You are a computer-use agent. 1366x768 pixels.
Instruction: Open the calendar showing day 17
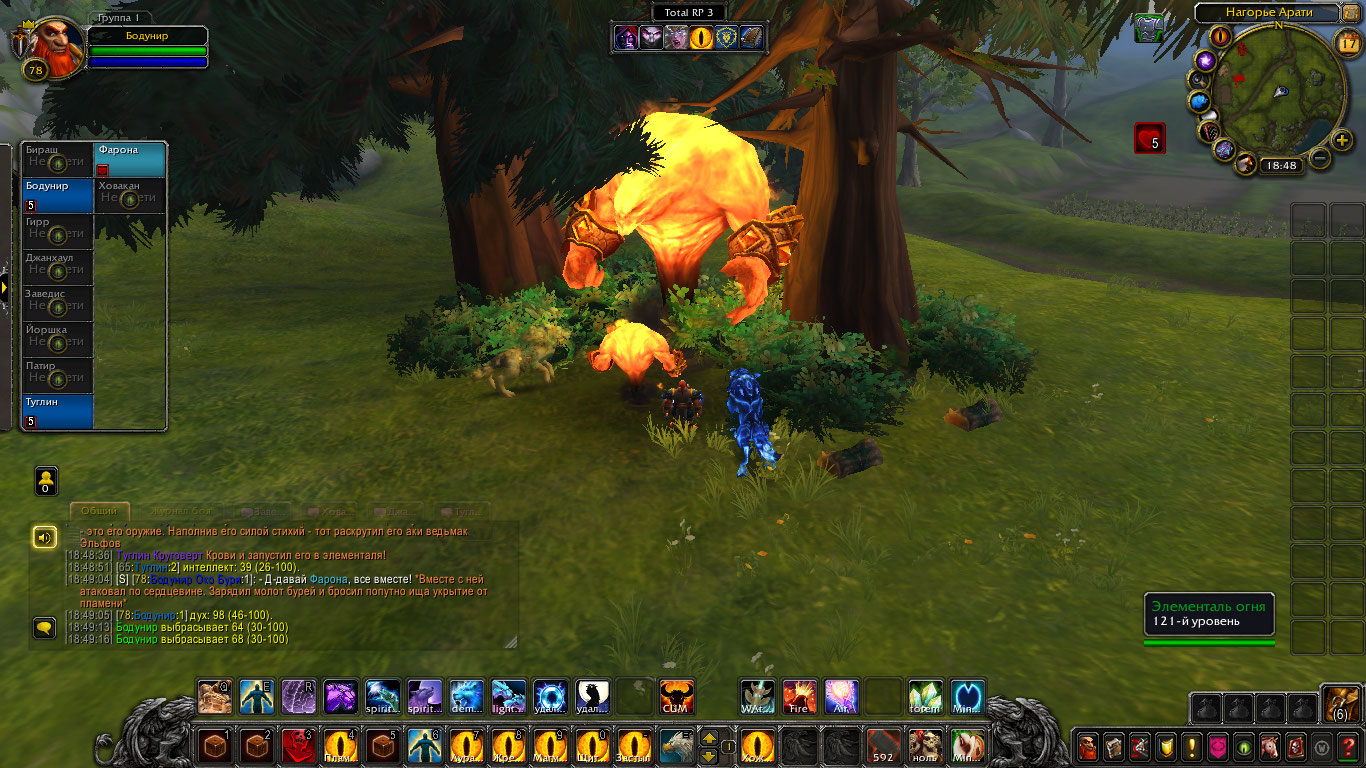pos(1347,41)
